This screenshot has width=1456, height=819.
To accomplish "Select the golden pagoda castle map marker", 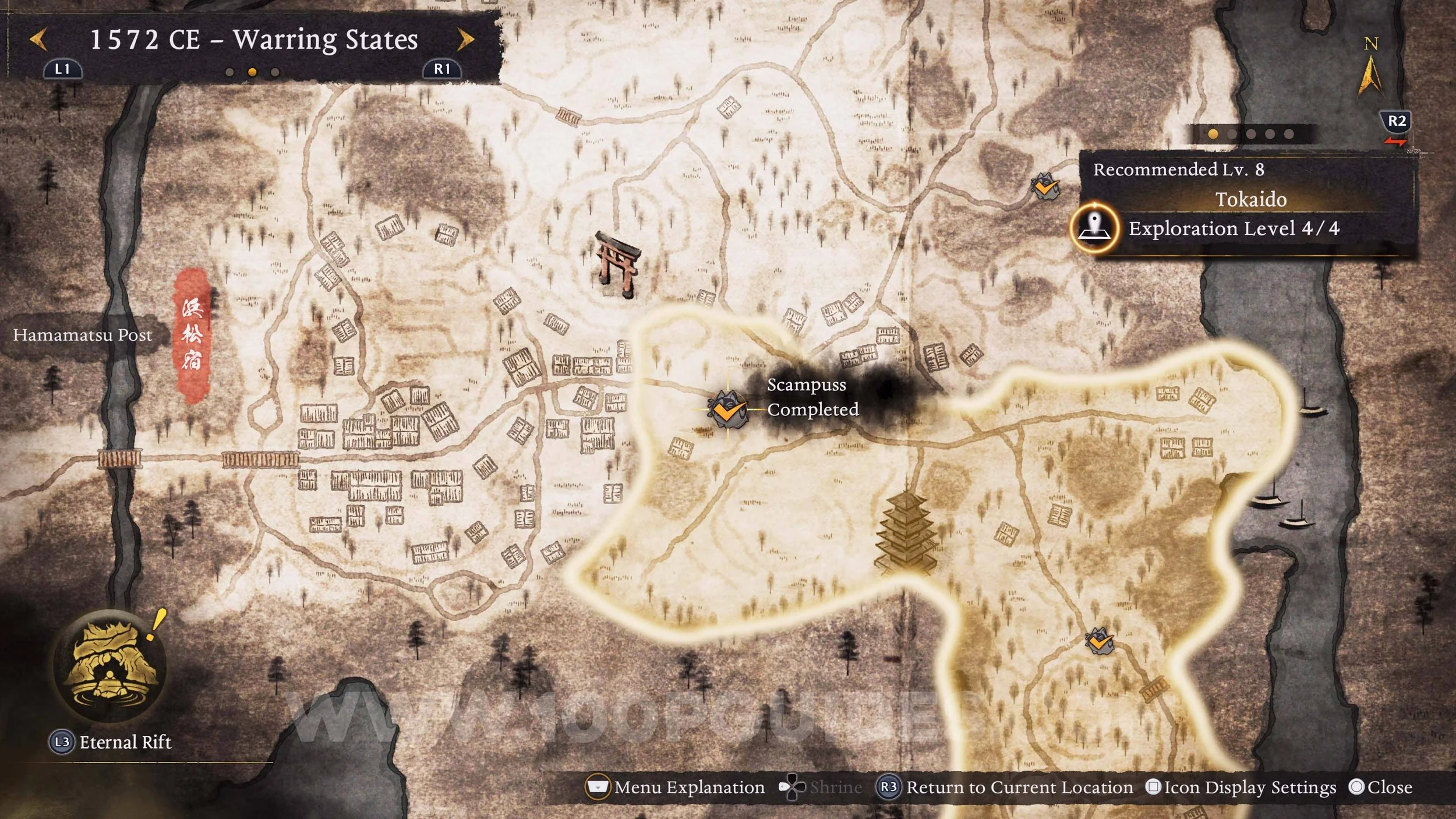I will pyautogui.click(x=906, y=532).
